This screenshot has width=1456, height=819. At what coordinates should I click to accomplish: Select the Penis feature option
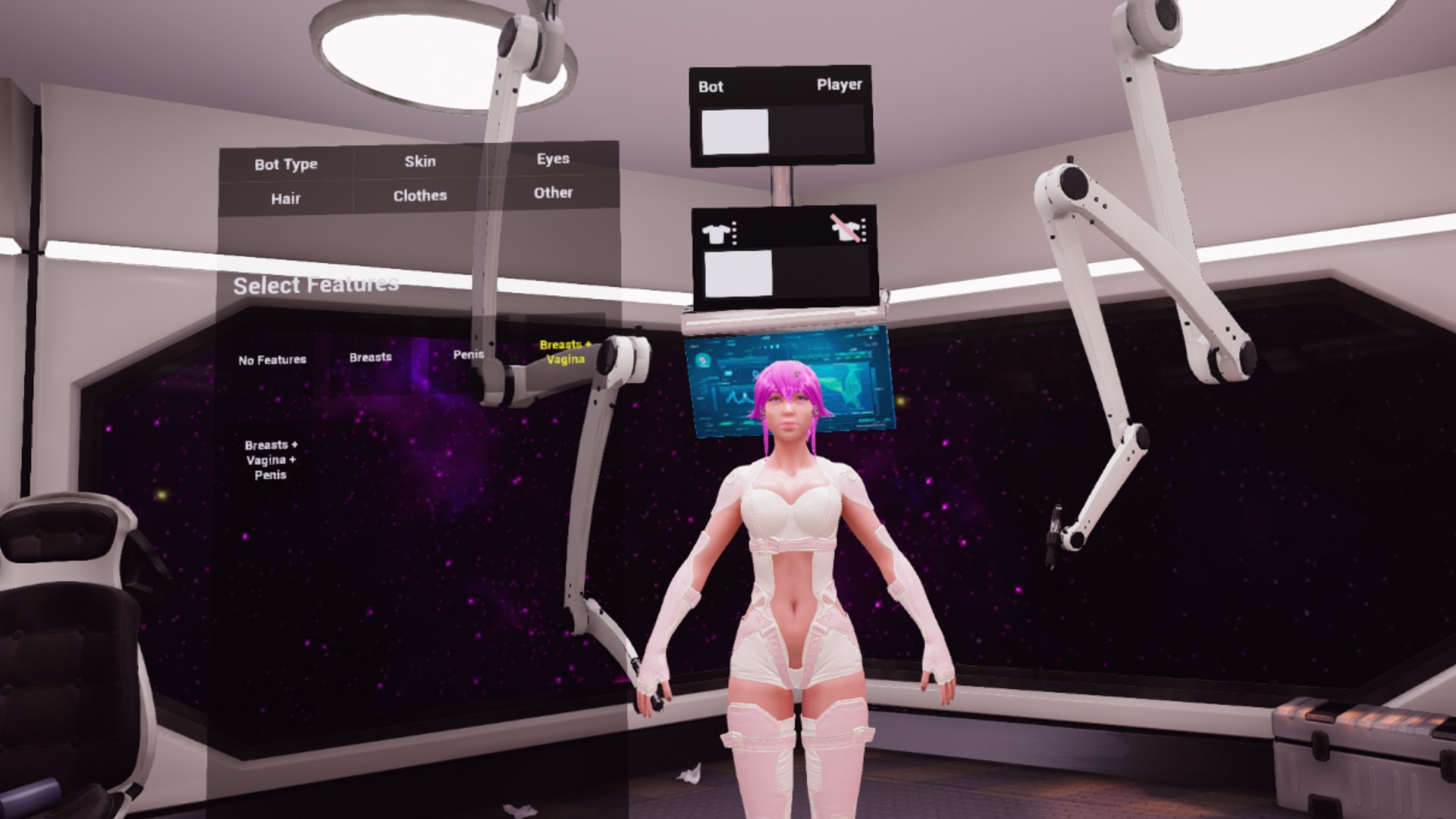coord(468,354)
